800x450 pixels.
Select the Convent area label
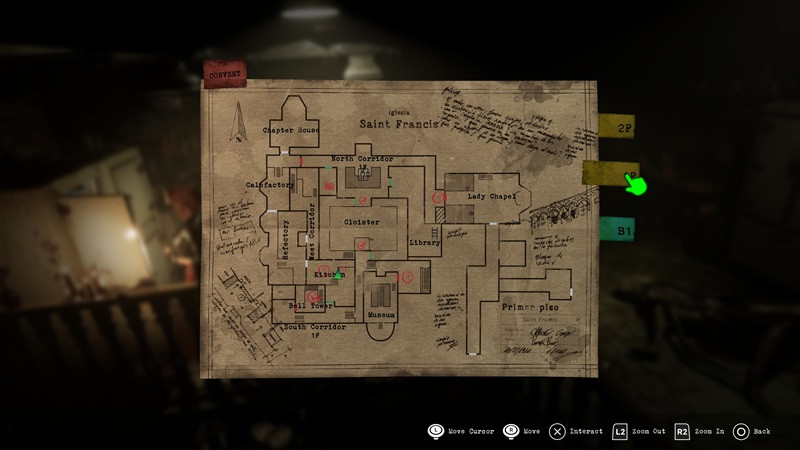pos(224,72)
